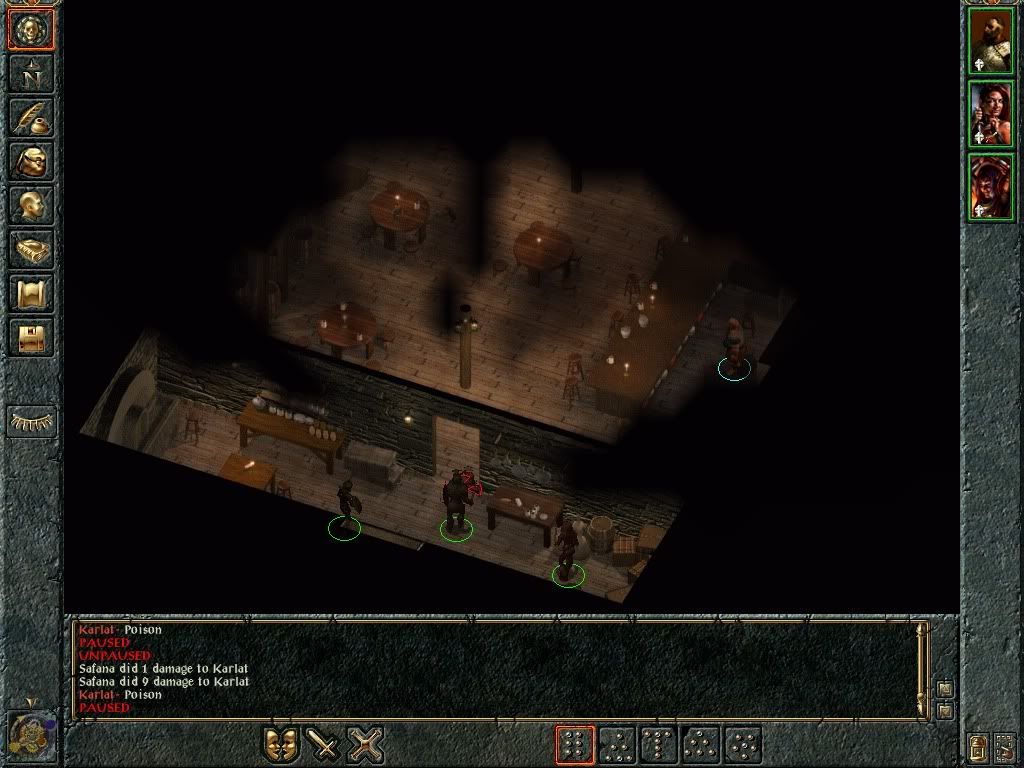Click the skull return-to-game button
The width and height of the screenshot is (1024, 768).
[x=31, y=30]
